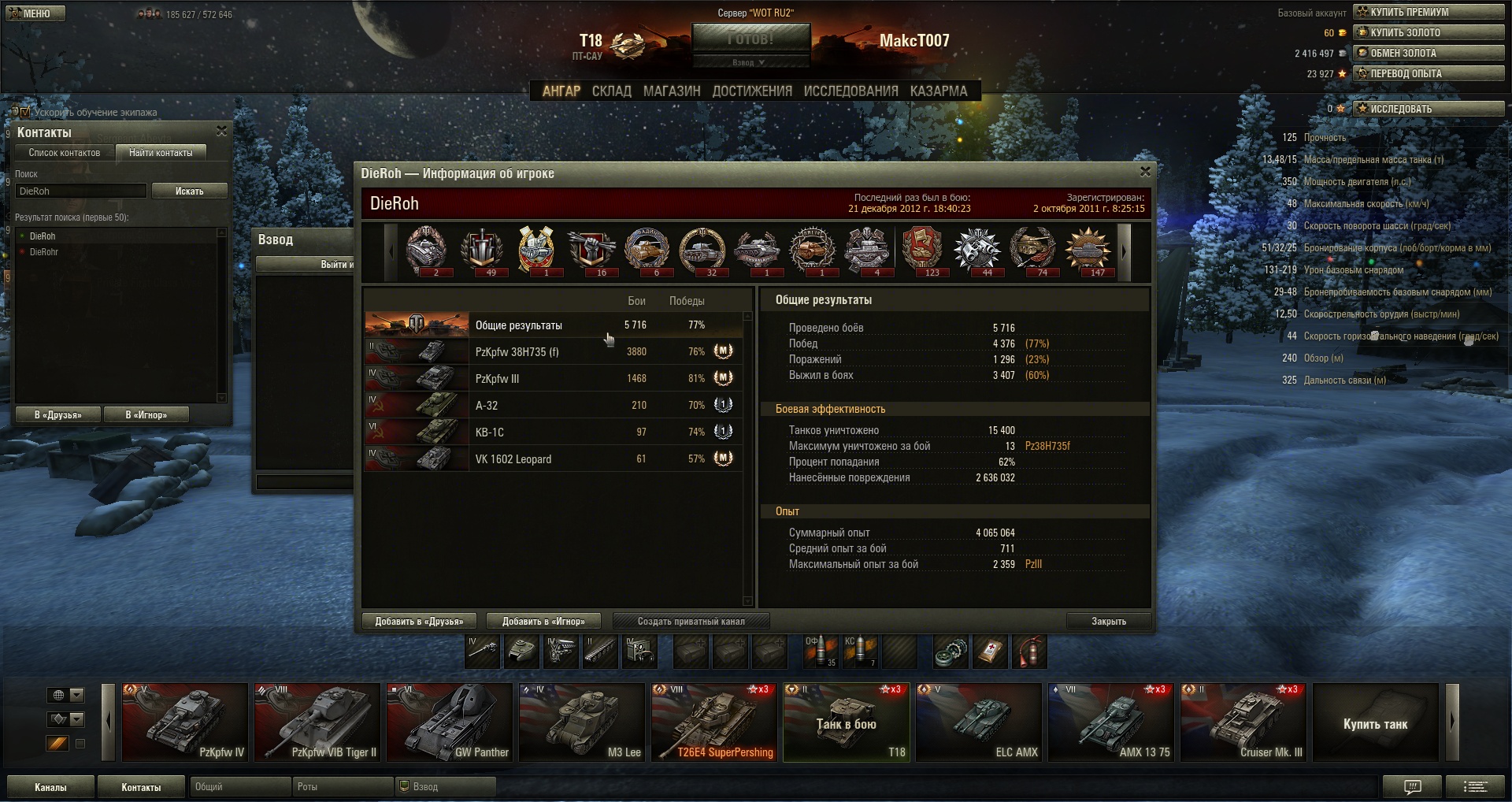Select the T26E4 SuperPershing tank
This screenshot has width=1512, height=802.
[713, 722]
